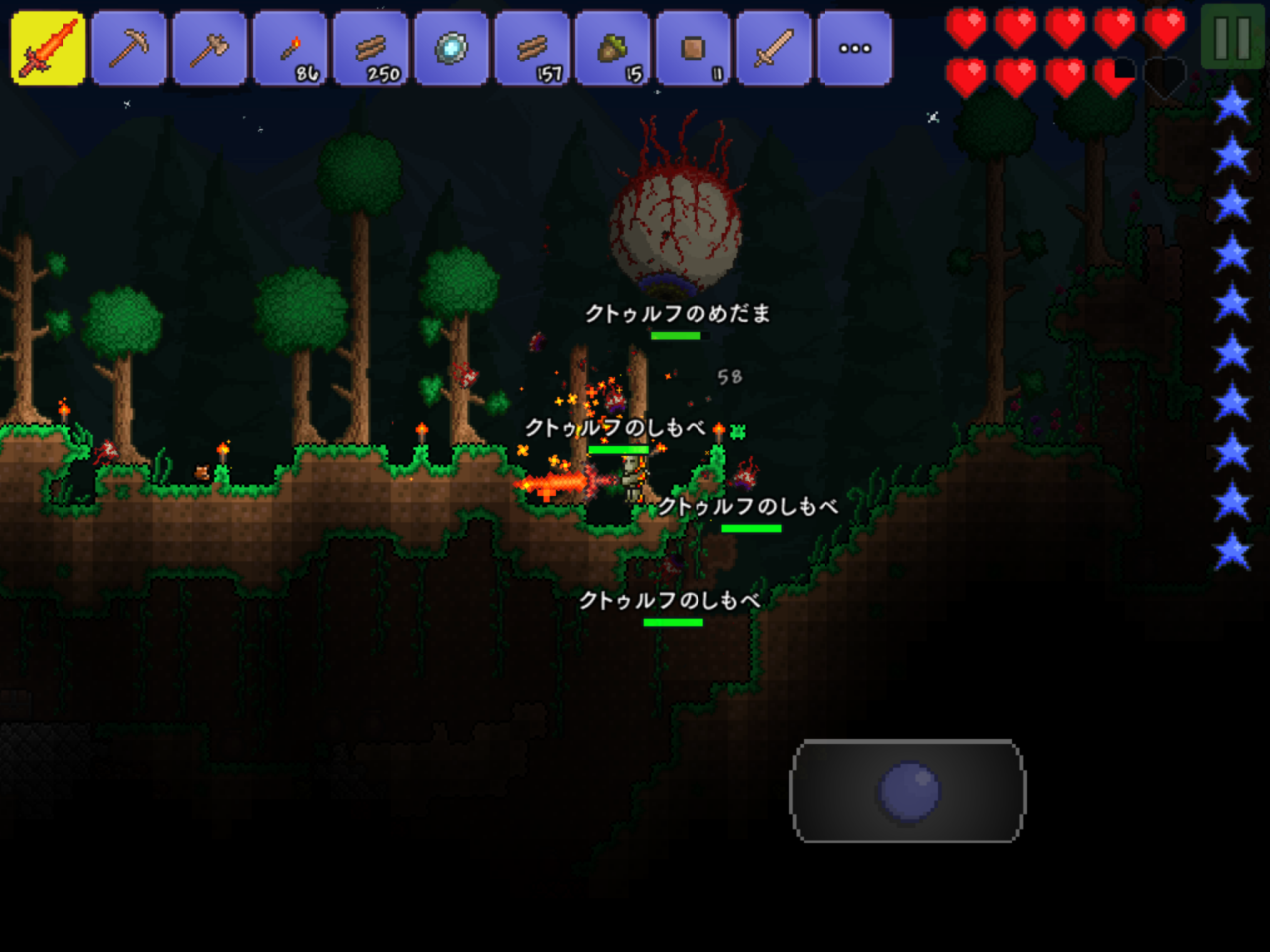Equip the wooden sword from the hotbar
This screenshot has height=952, width=1270.
click(x=774, y=46)
